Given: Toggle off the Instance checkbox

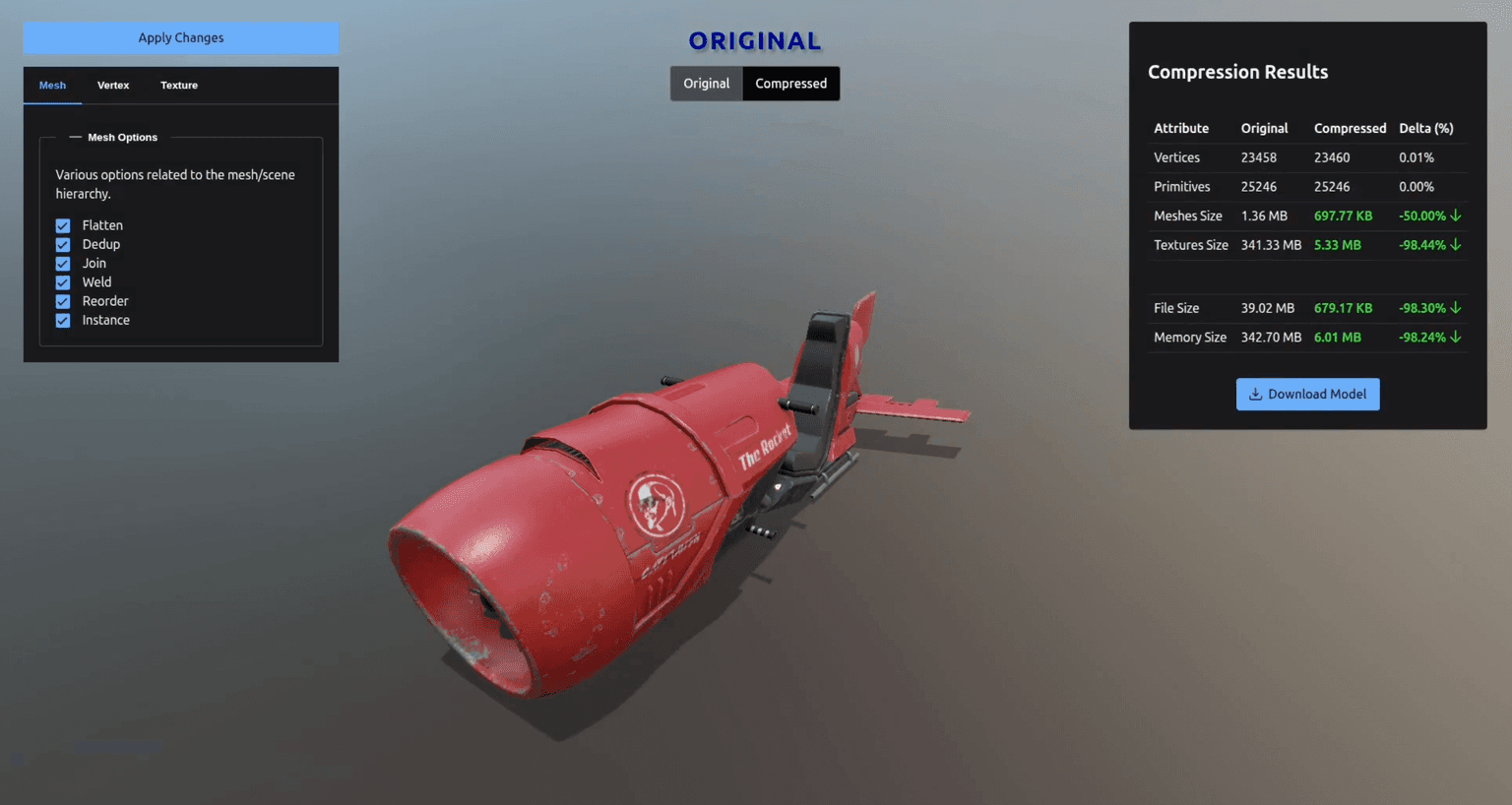Looking at the screenshot, I should click(x=63, y=320).
